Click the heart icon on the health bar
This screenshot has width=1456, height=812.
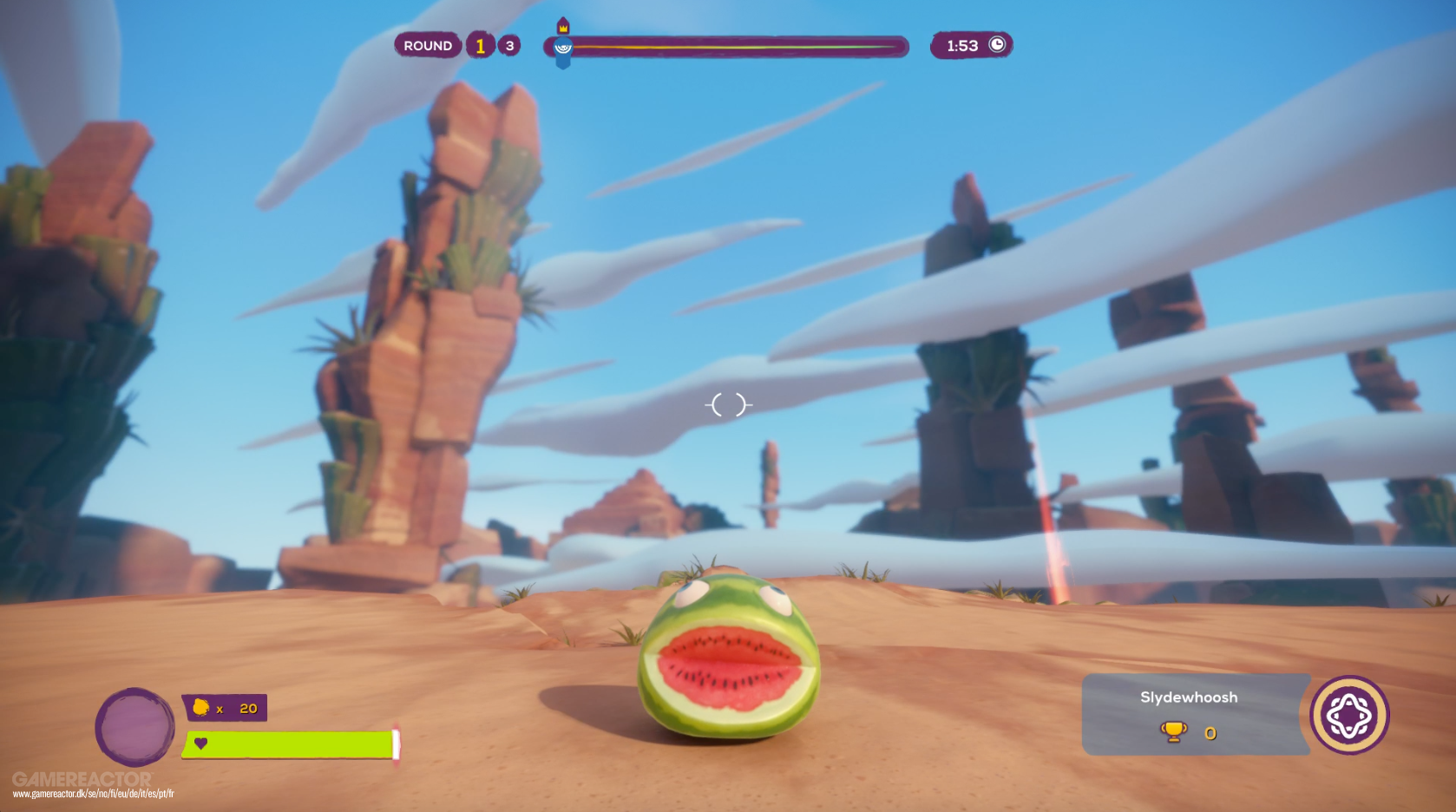[201, 744]
